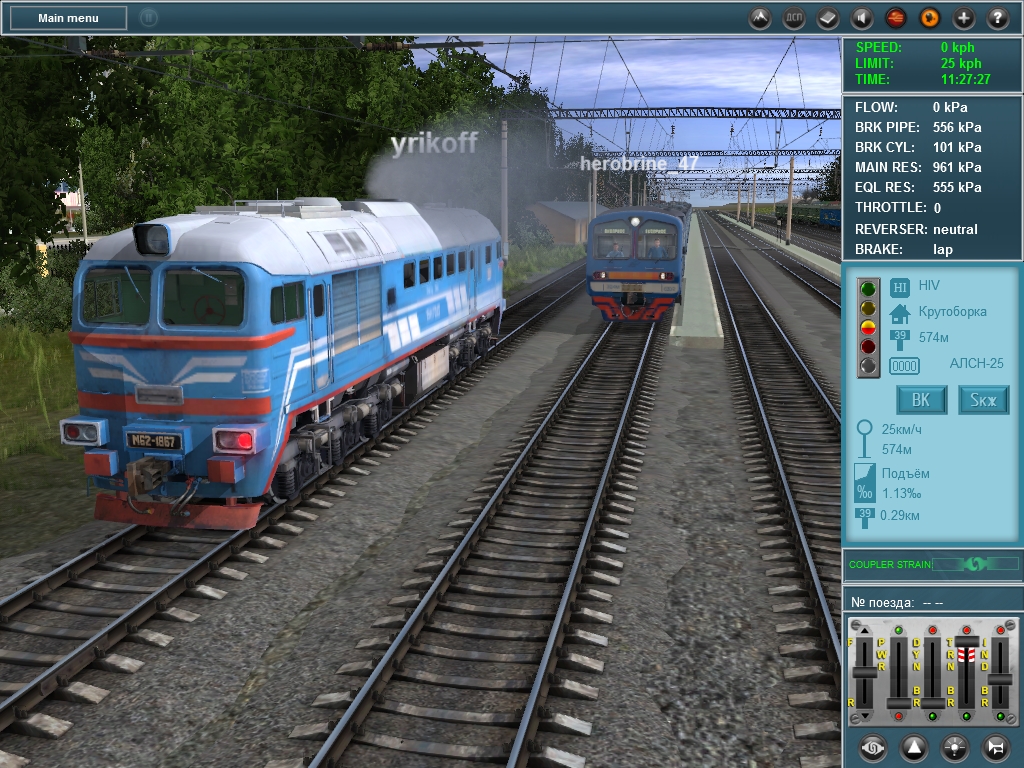
Task: Click the red train icon button
Action: [x=896, y=18]
